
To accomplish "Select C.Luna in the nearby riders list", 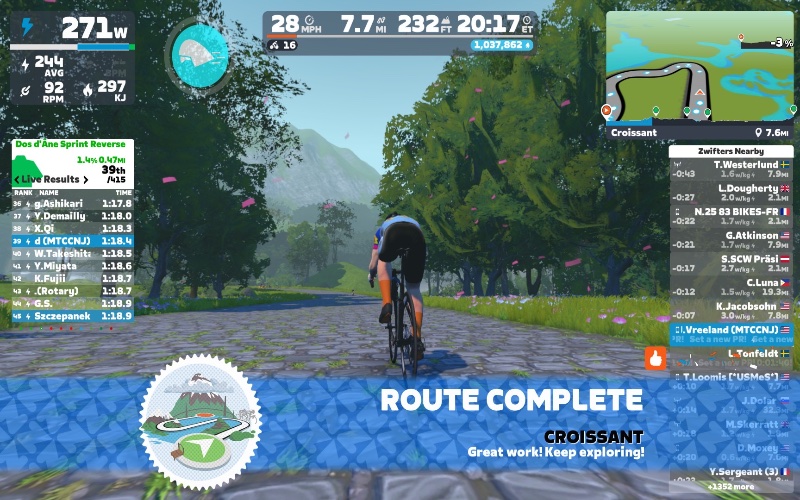I will coord(730,288).
